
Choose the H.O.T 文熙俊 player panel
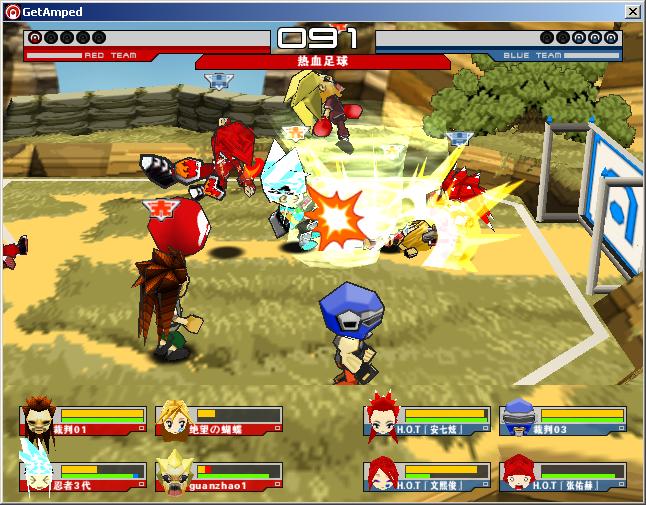point(427,475)
